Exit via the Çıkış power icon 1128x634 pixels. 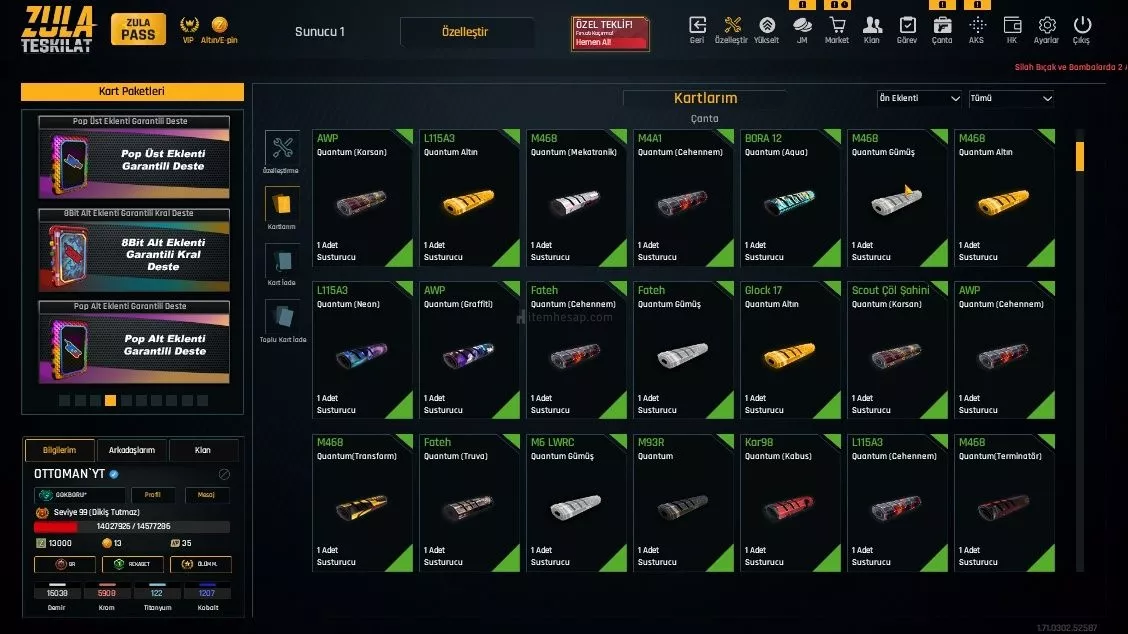(x=1082, y=27)
